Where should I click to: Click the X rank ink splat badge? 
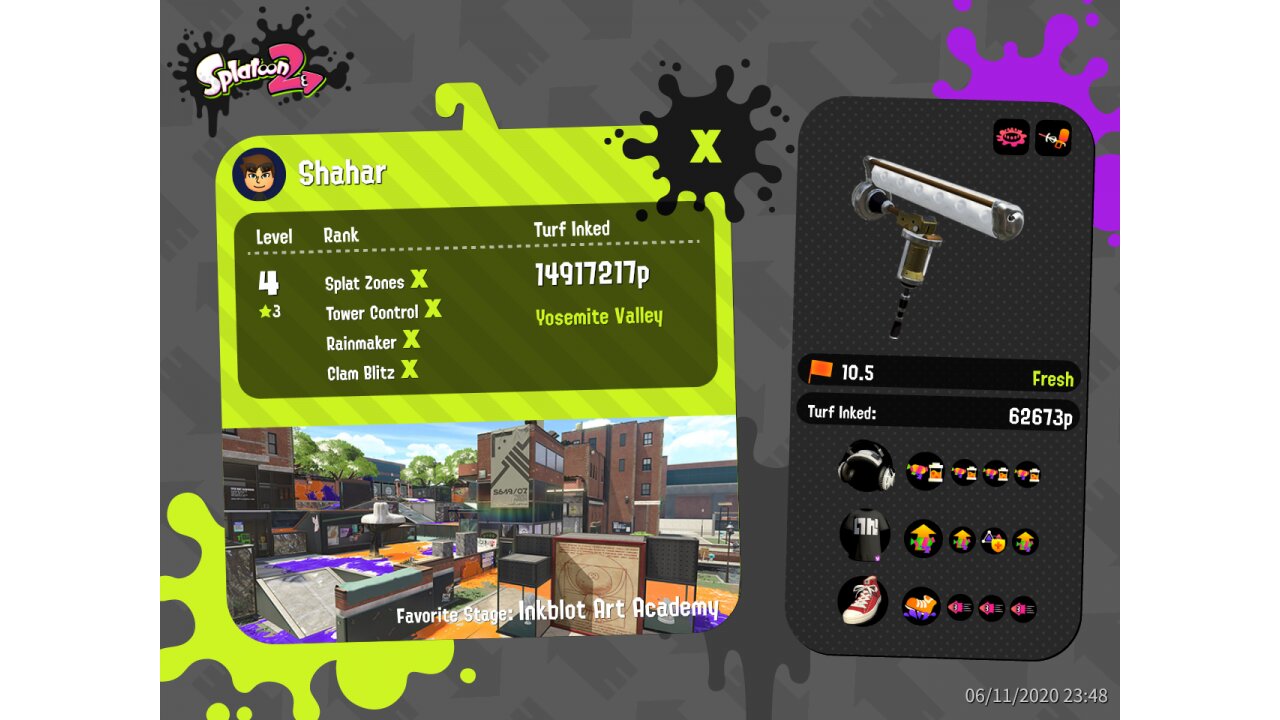point(705,144)
